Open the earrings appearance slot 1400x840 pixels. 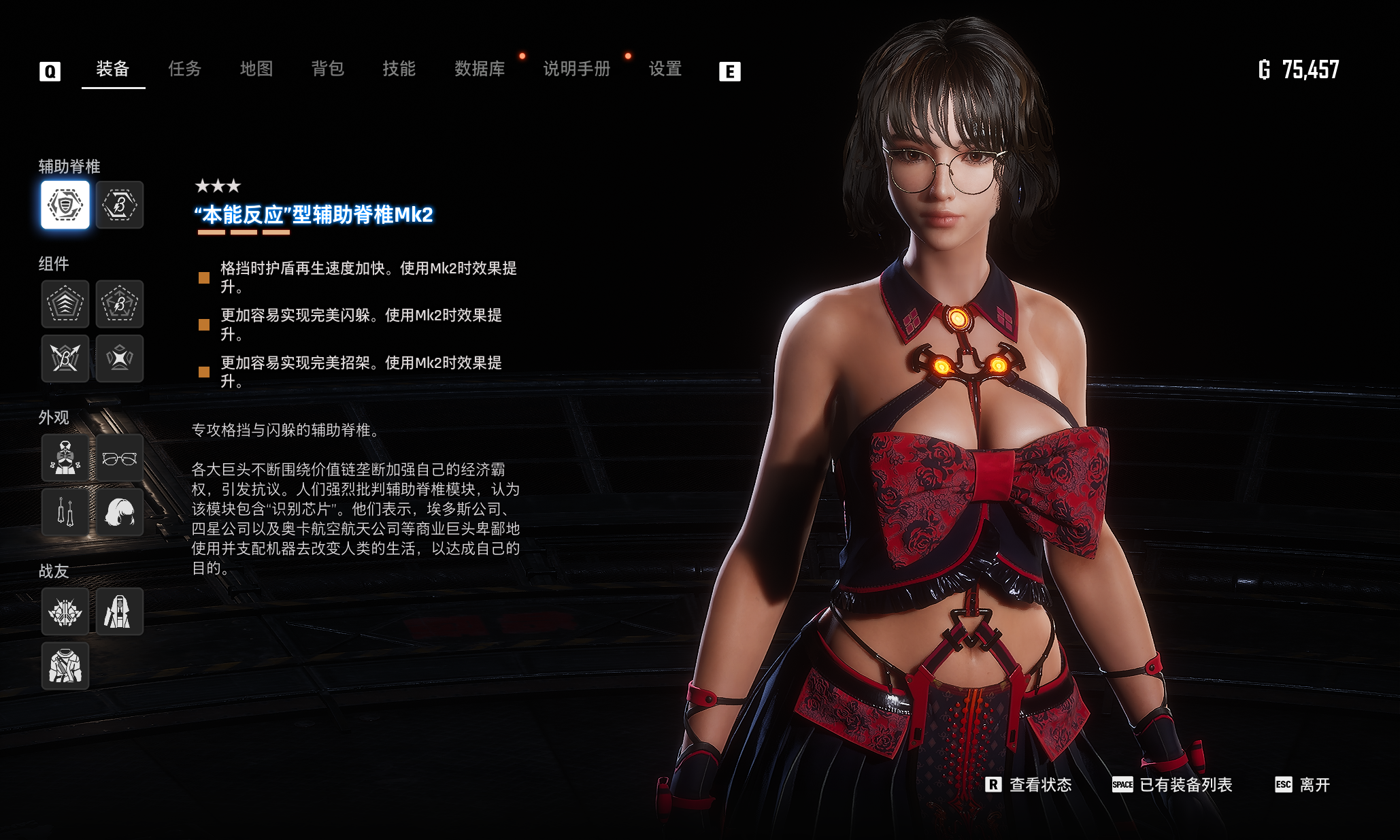pyautogui.click(x=65, y=512)
